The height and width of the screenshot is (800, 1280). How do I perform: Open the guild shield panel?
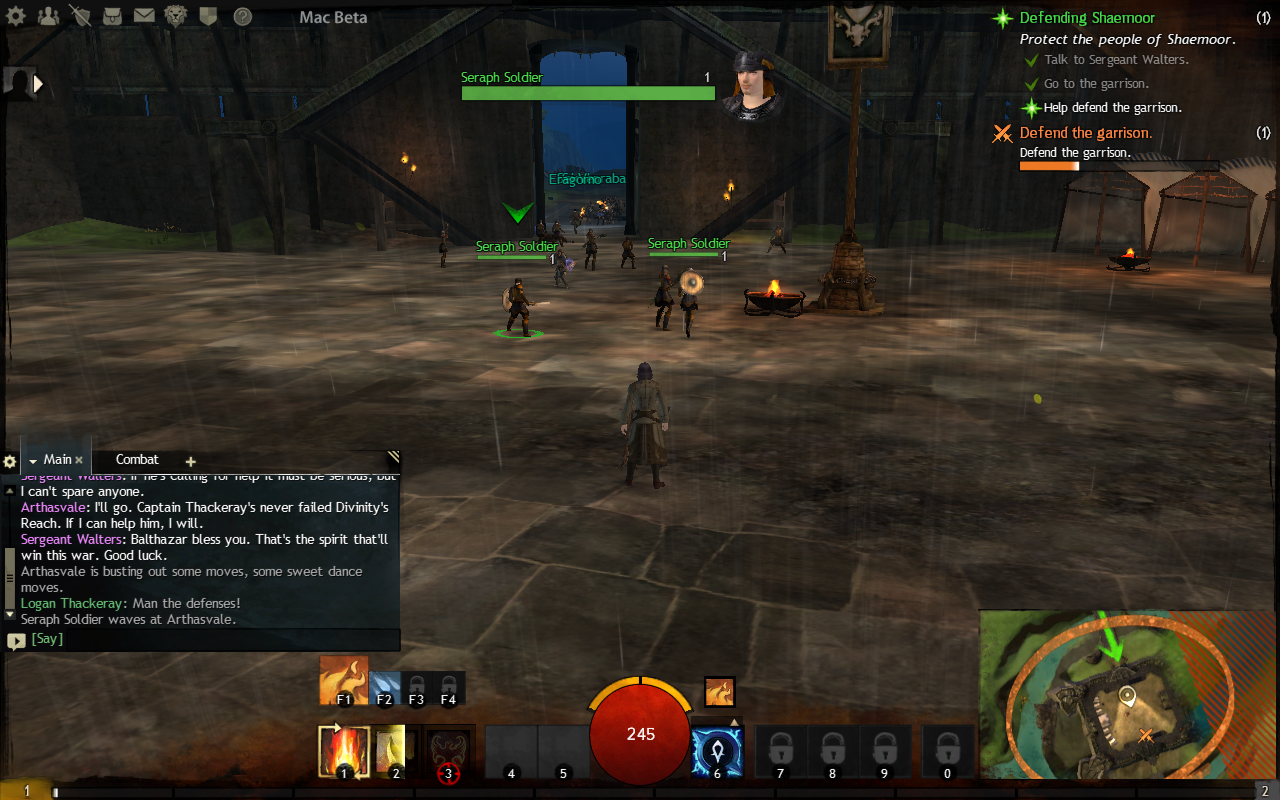[208, 16]
